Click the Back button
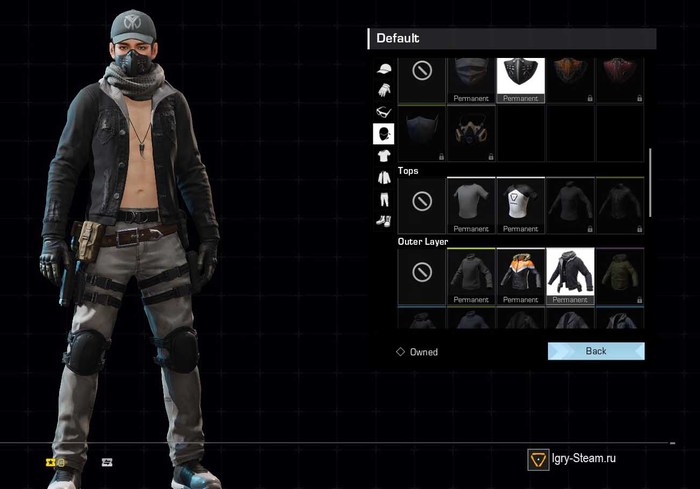The width and height of the screenshot is (700, 489). [596, 351]
